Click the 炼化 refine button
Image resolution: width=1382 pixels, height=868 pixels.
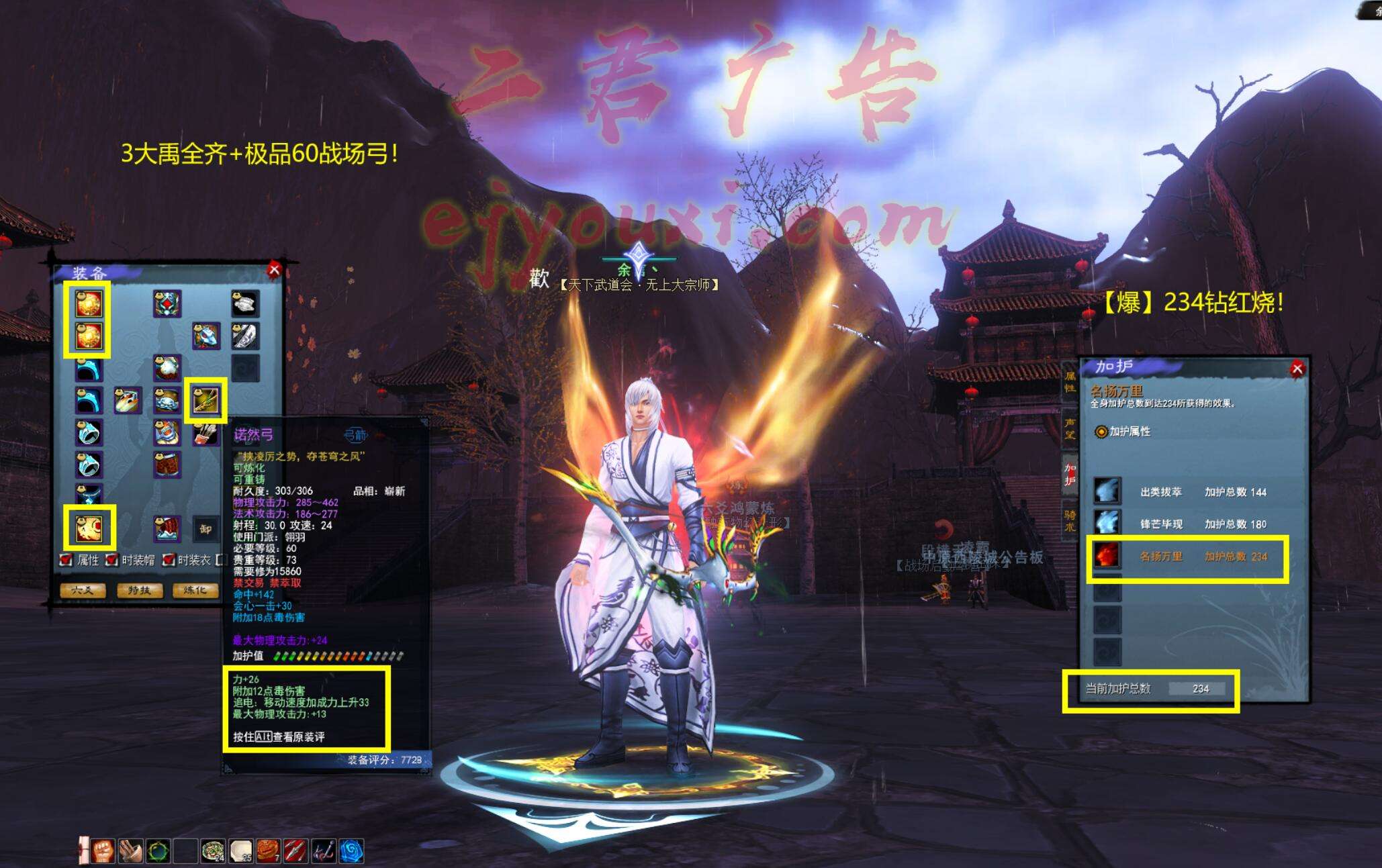click(195, 590)
